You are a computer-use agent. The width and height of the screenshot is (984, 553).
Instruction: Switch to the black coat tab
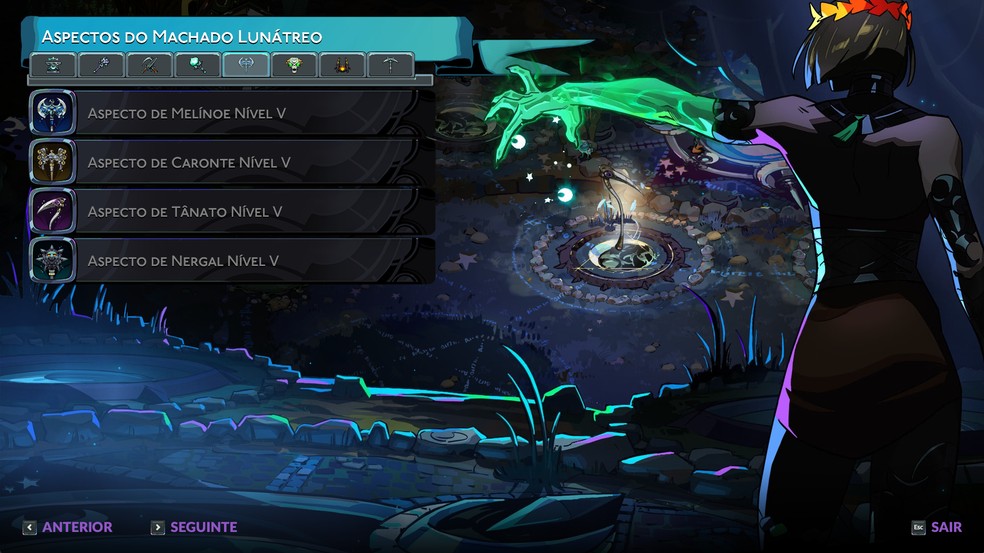[x=342, y=66]
